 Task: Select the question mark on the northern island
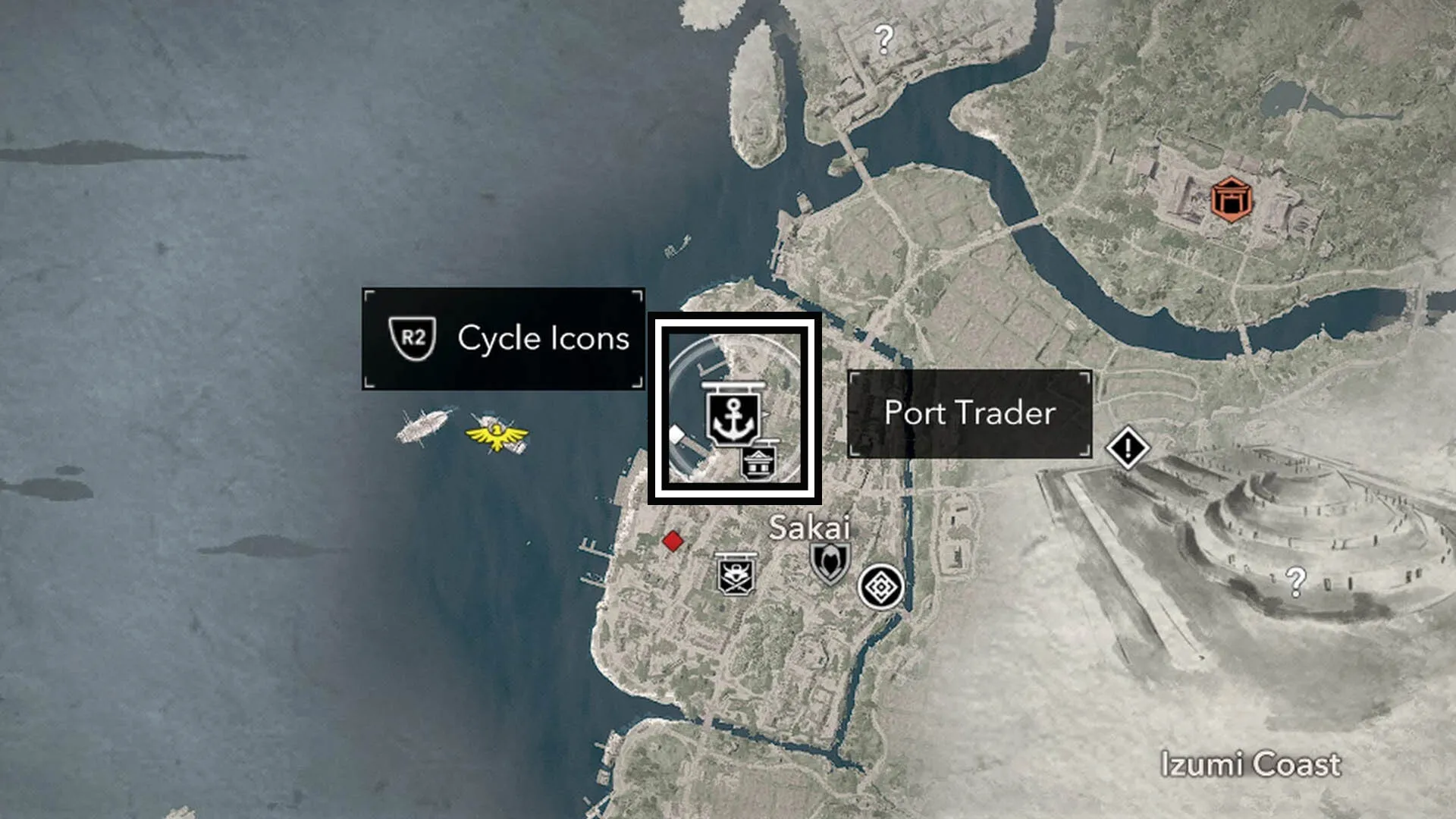coord(884,39)
